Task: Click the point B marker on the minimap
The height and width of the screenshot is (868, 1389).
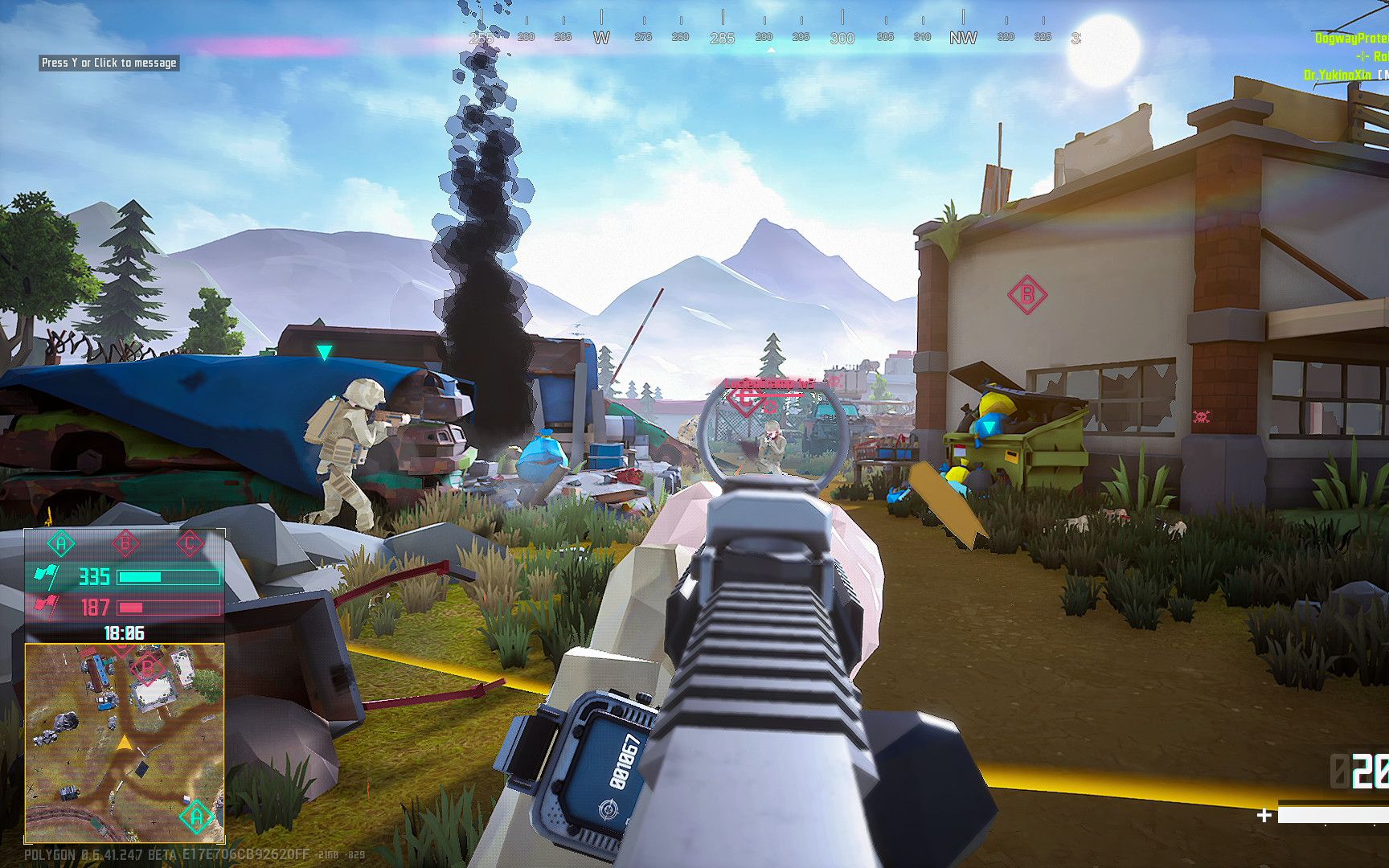Action: (147, 668)
